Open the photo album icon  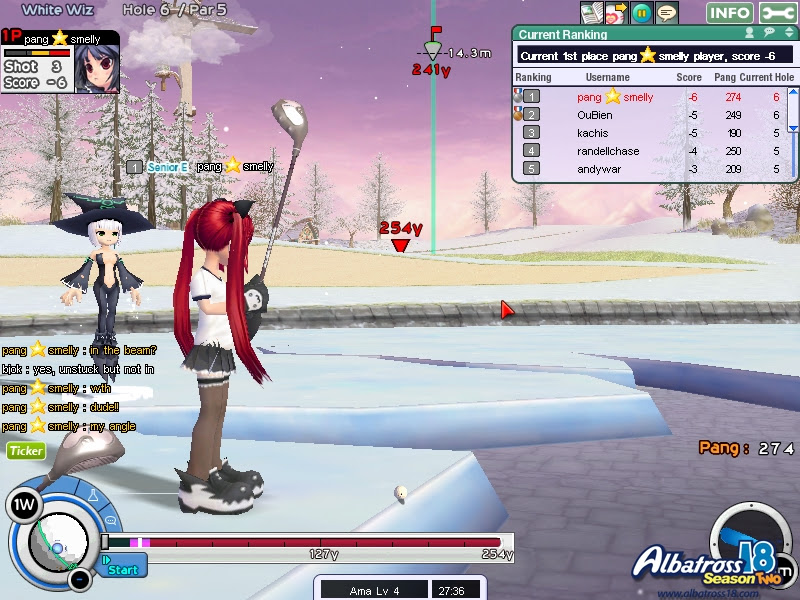point(593,12)
